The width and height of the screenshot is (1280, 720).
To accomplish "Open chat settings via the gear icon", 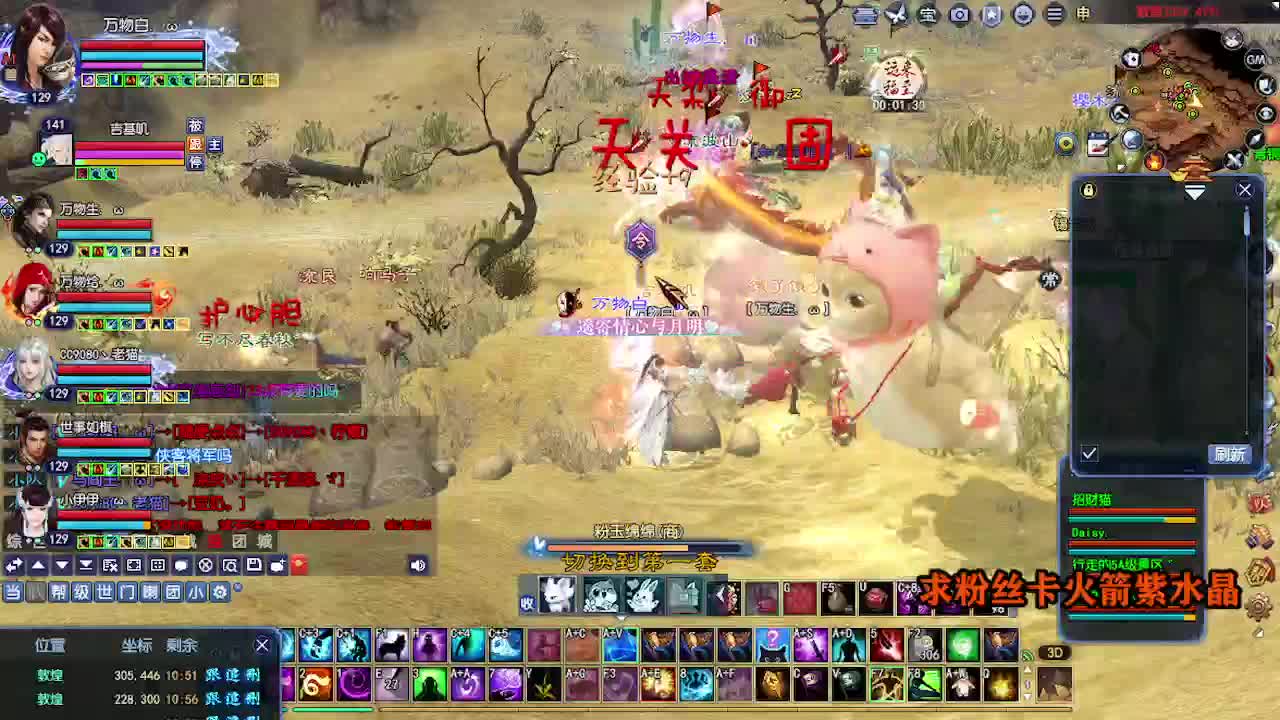I will (x=219, y=593).
